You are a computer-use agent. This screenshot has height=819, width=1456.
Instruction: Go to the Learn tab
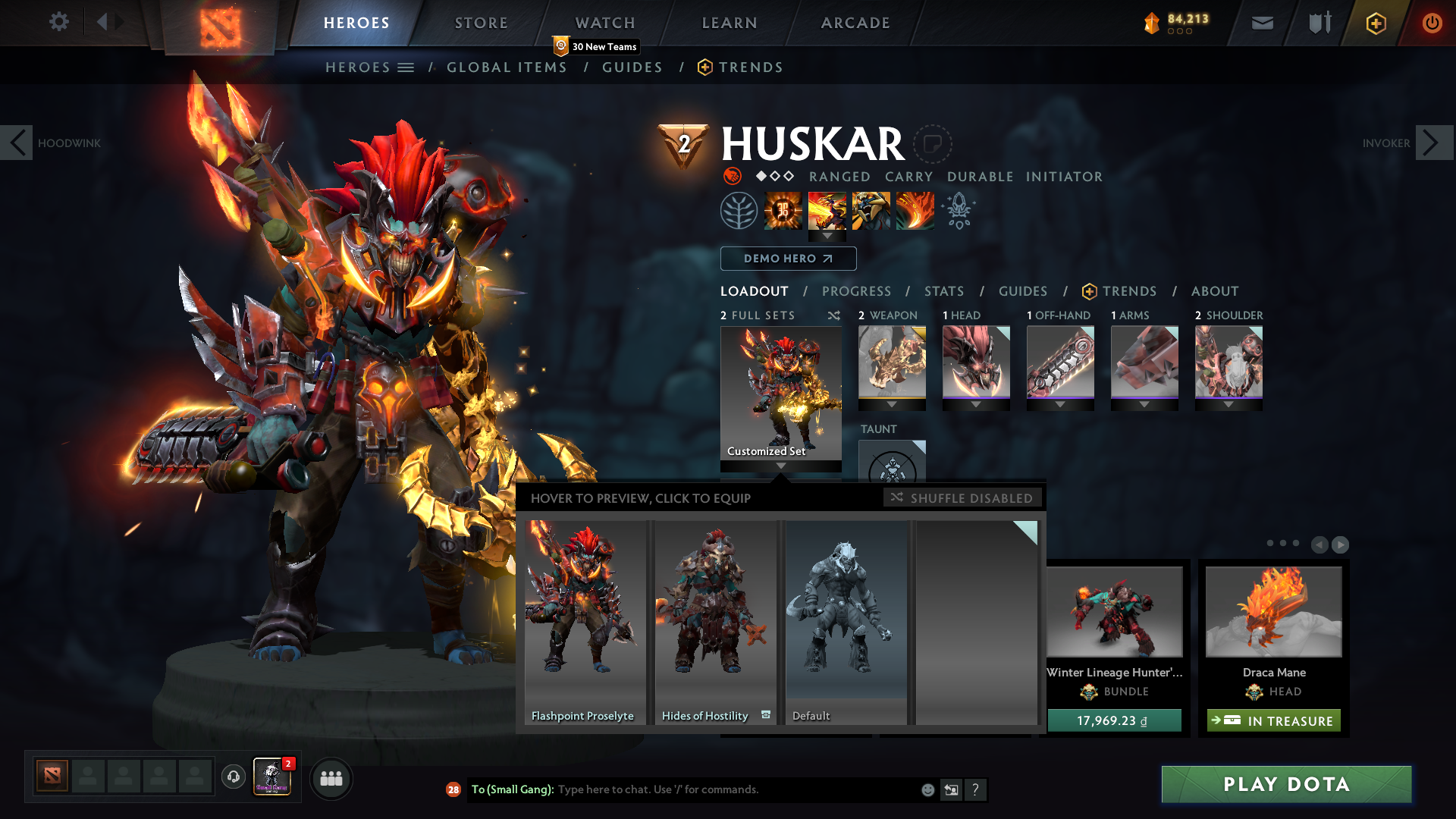point(729,23)
